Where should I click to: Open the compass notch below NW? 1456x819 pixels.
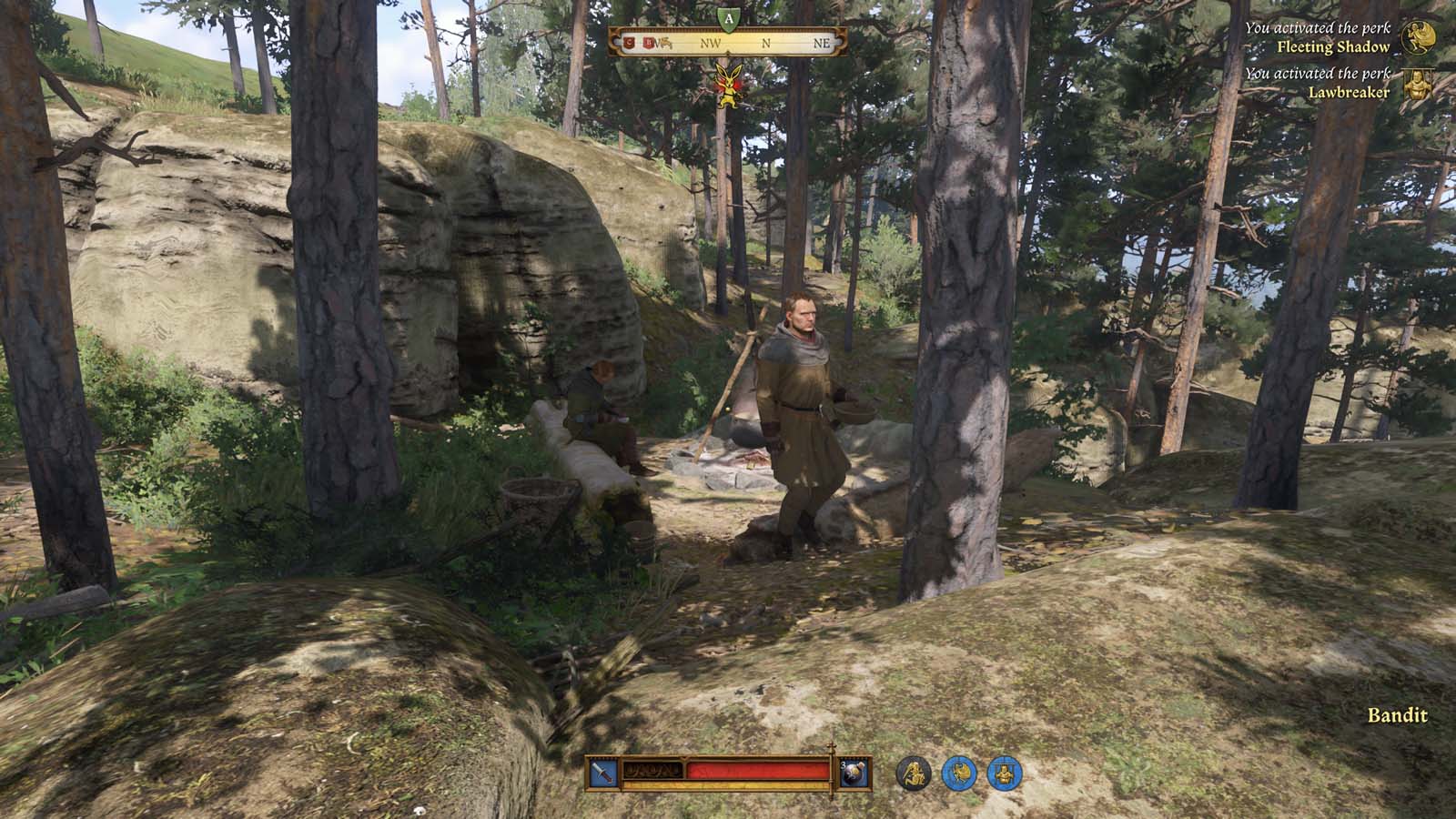(728, 52)
